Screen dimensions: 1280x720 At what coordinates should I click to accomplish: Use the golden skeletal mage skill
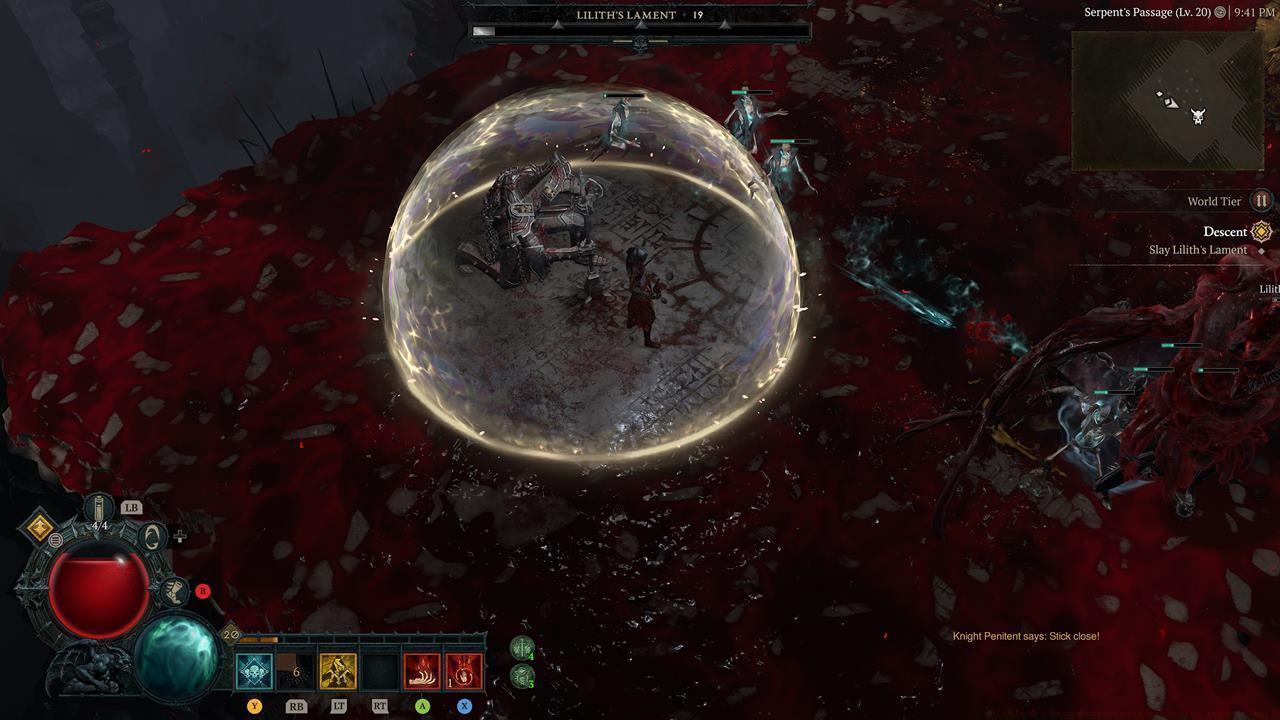(338, 670)
